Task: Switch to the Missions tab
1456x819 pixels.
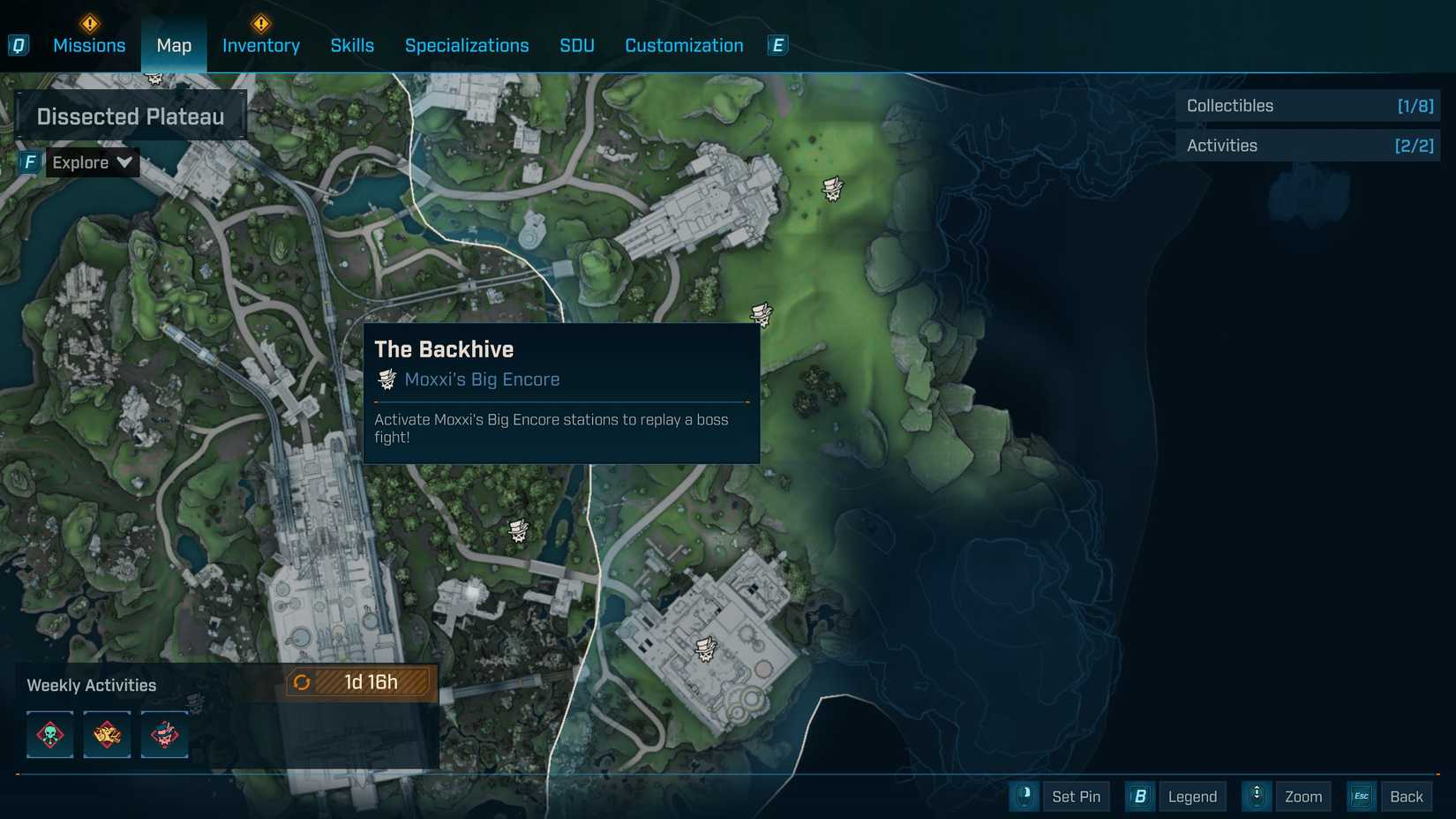Action: pyautogui.click(x=89, y=46)
